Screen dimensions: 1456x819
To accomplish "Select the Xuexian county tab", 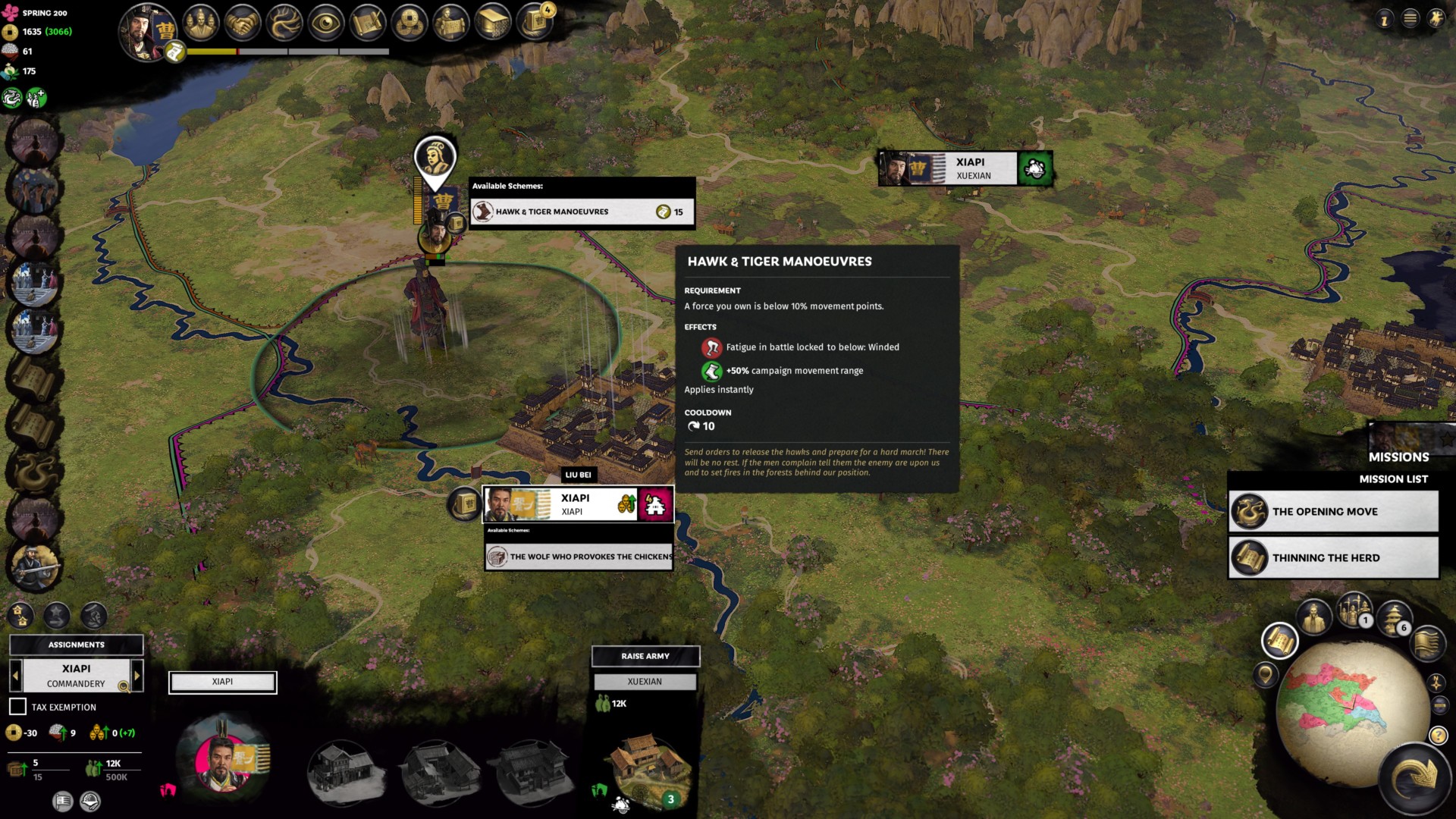I will 645,682.
